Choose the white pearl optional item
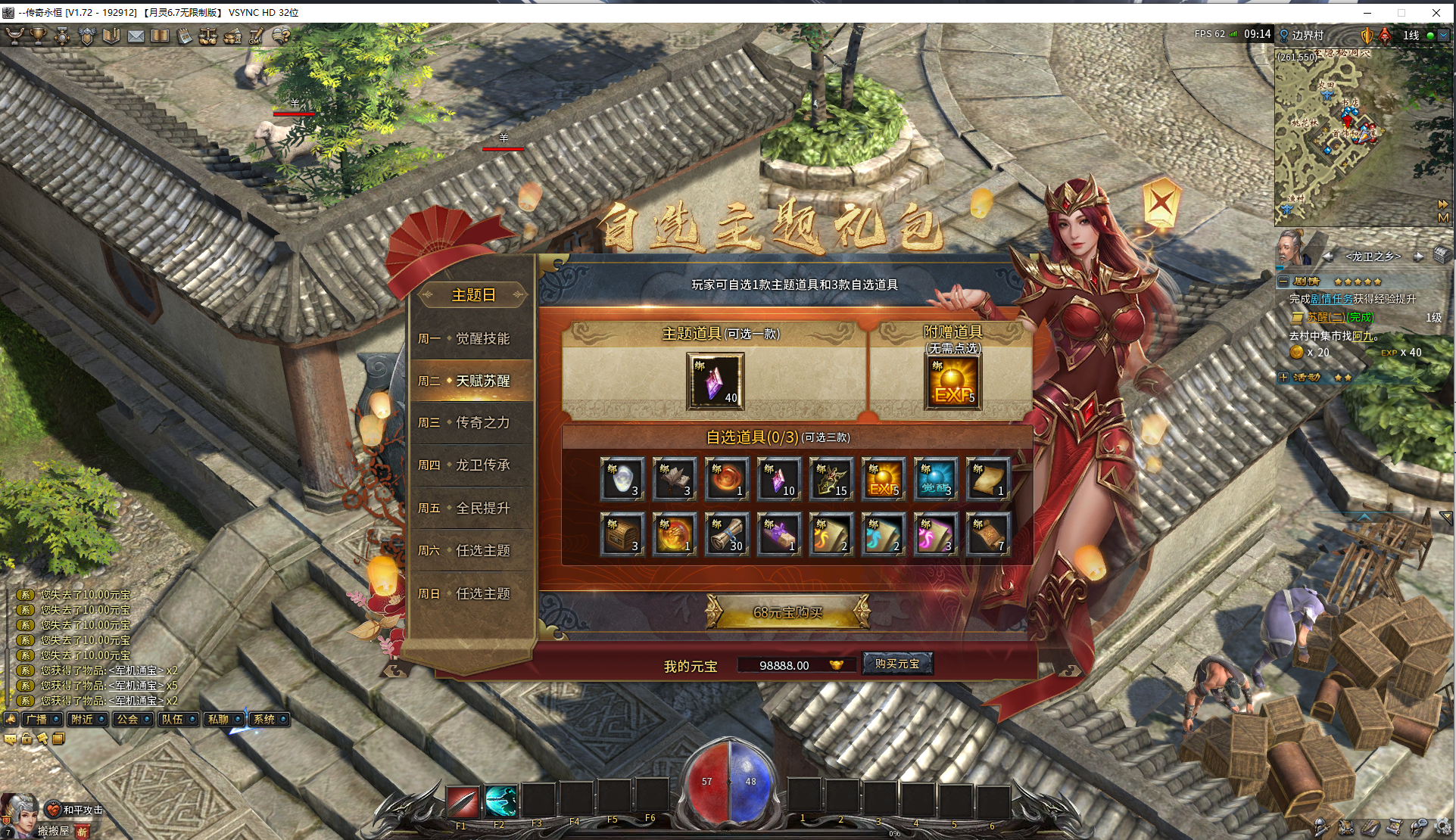This screenshot has height=840, width=1456. point(622,478)
